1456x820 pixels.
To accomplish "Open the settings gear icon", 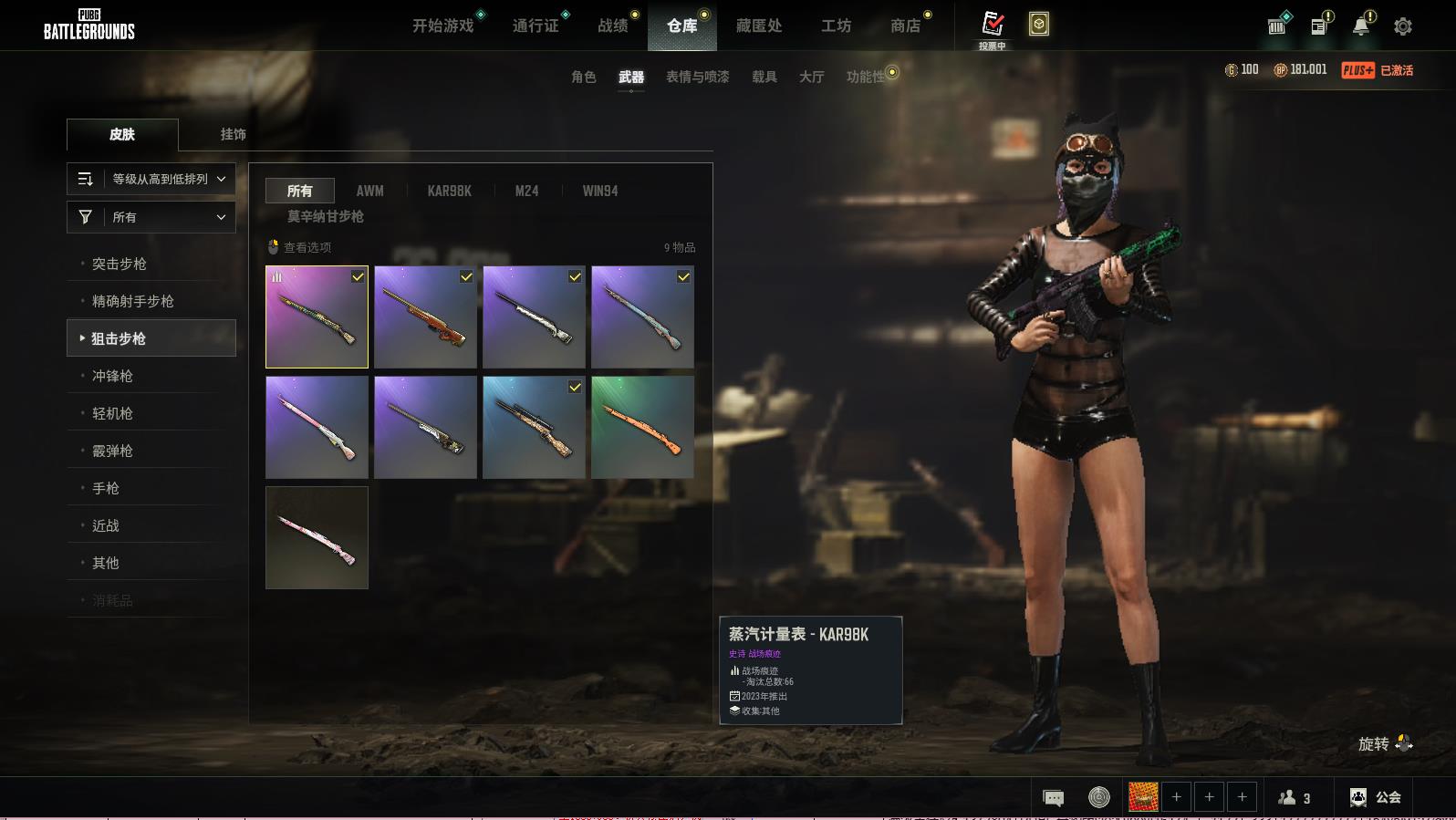I will point(1403,26).
